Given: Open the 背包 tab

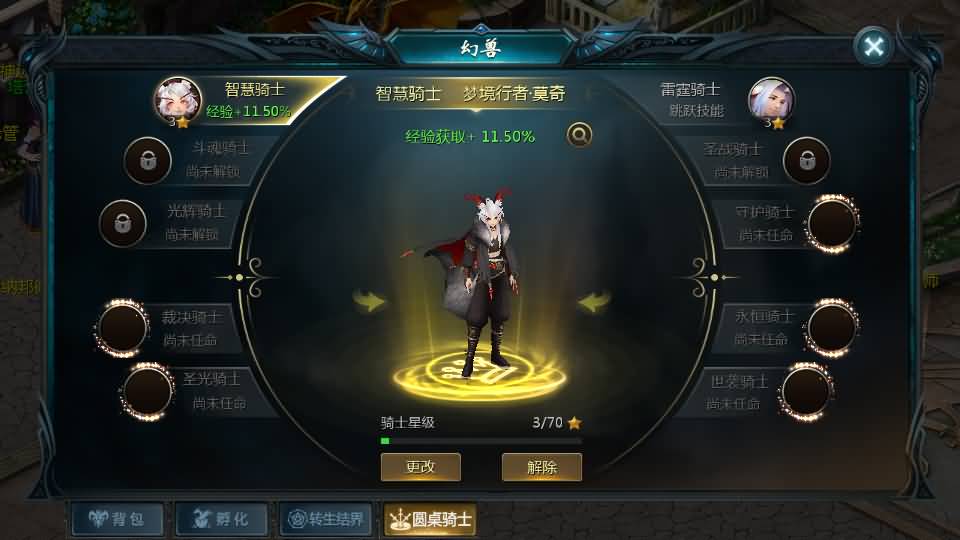Looking at the screenshot, I should click(x=116, y=519).
